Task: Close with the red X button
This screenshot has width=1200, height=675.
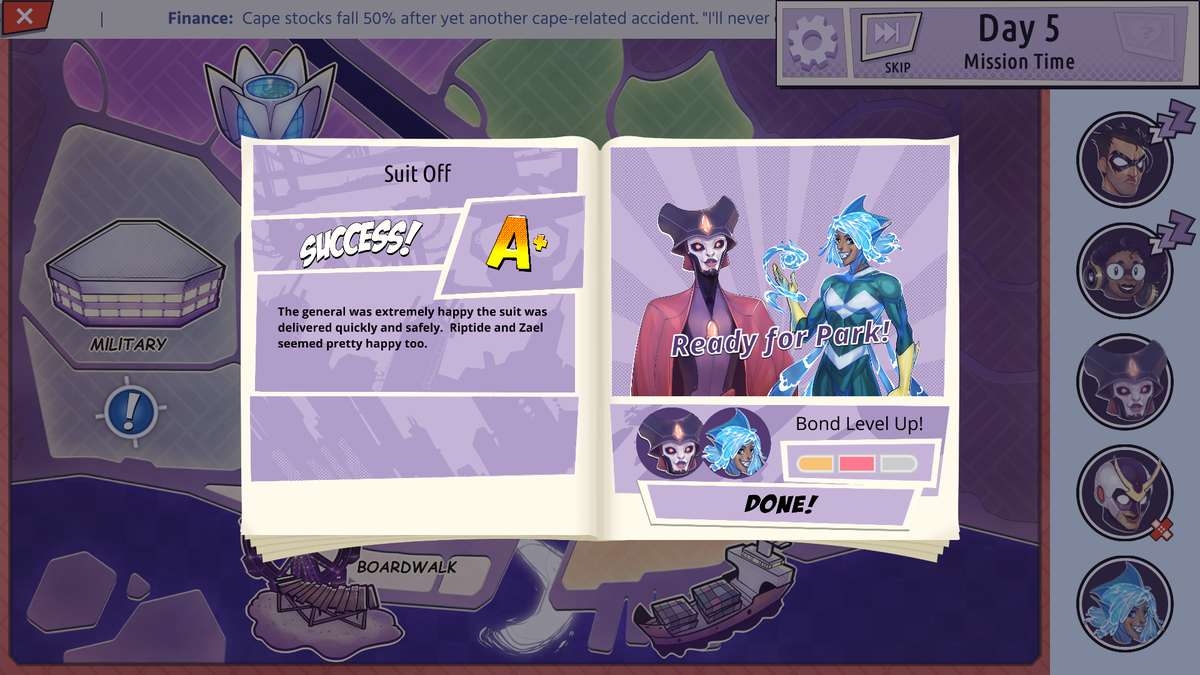Action: 26,16
